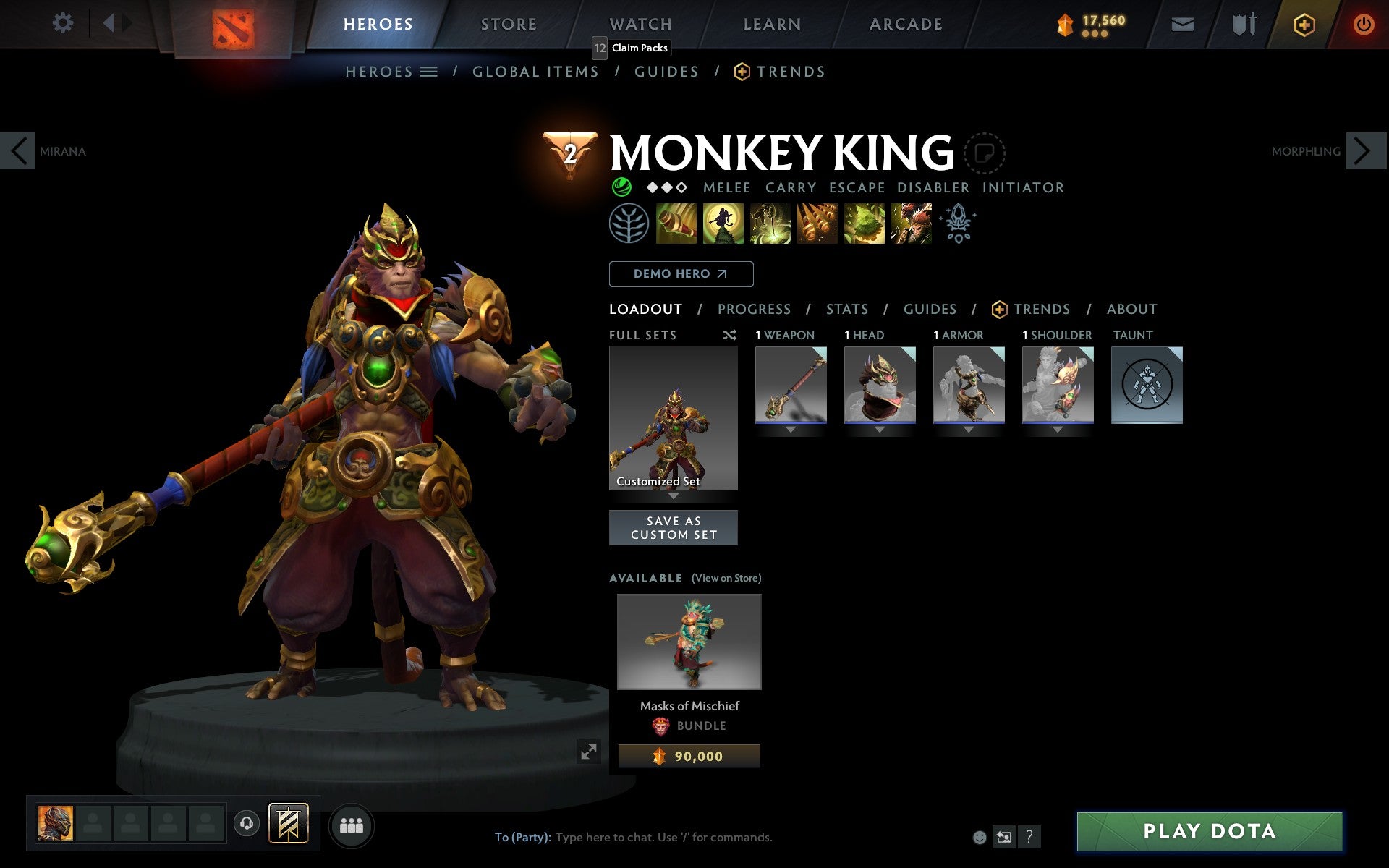This screenshot has width=1389, height=868.
Task: Toggle the shuffle icon next to Full Sets
Action: point(729,335)
